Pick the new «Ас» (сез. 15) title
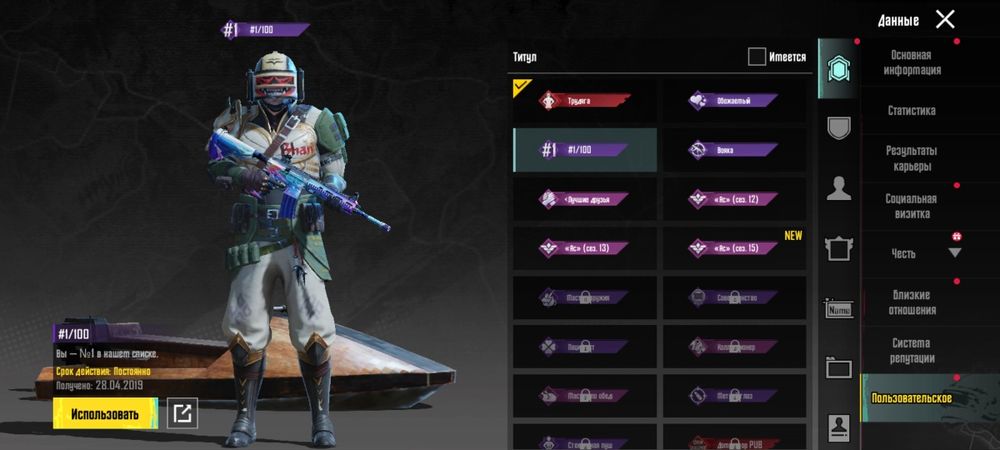Image resolution: width=1000 pixels, height=450 pixels. [x=733, y=248]
